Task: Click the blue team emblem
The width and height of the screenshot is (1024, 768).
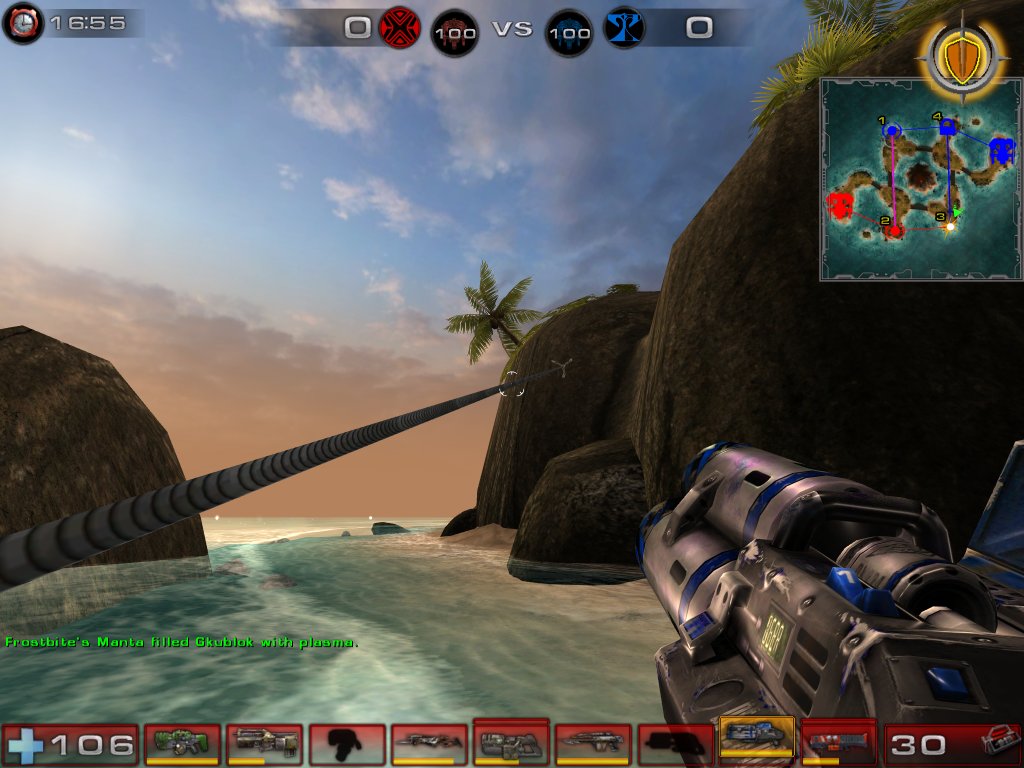Action: 625,27
